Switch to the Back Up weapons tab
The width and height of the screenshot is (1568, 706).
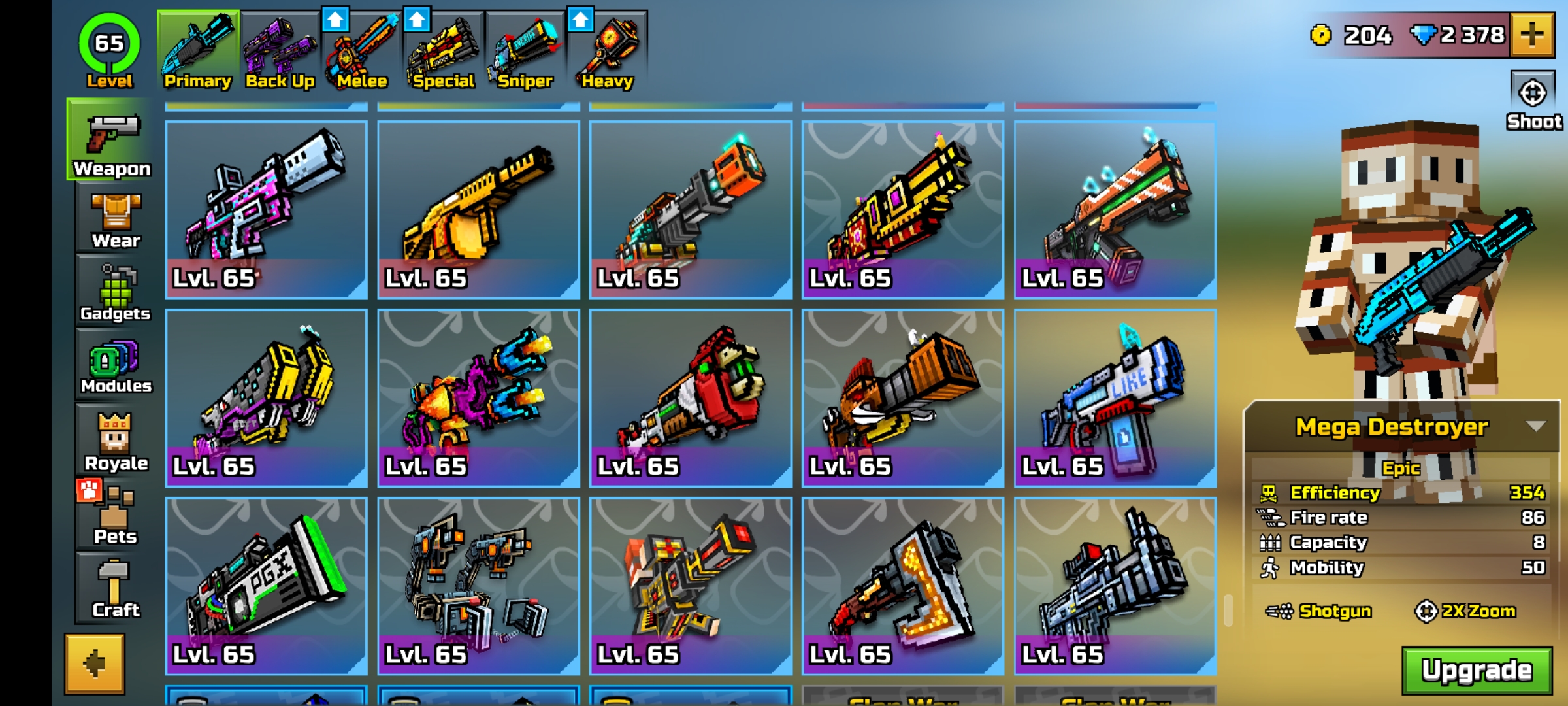pos(281,46)
